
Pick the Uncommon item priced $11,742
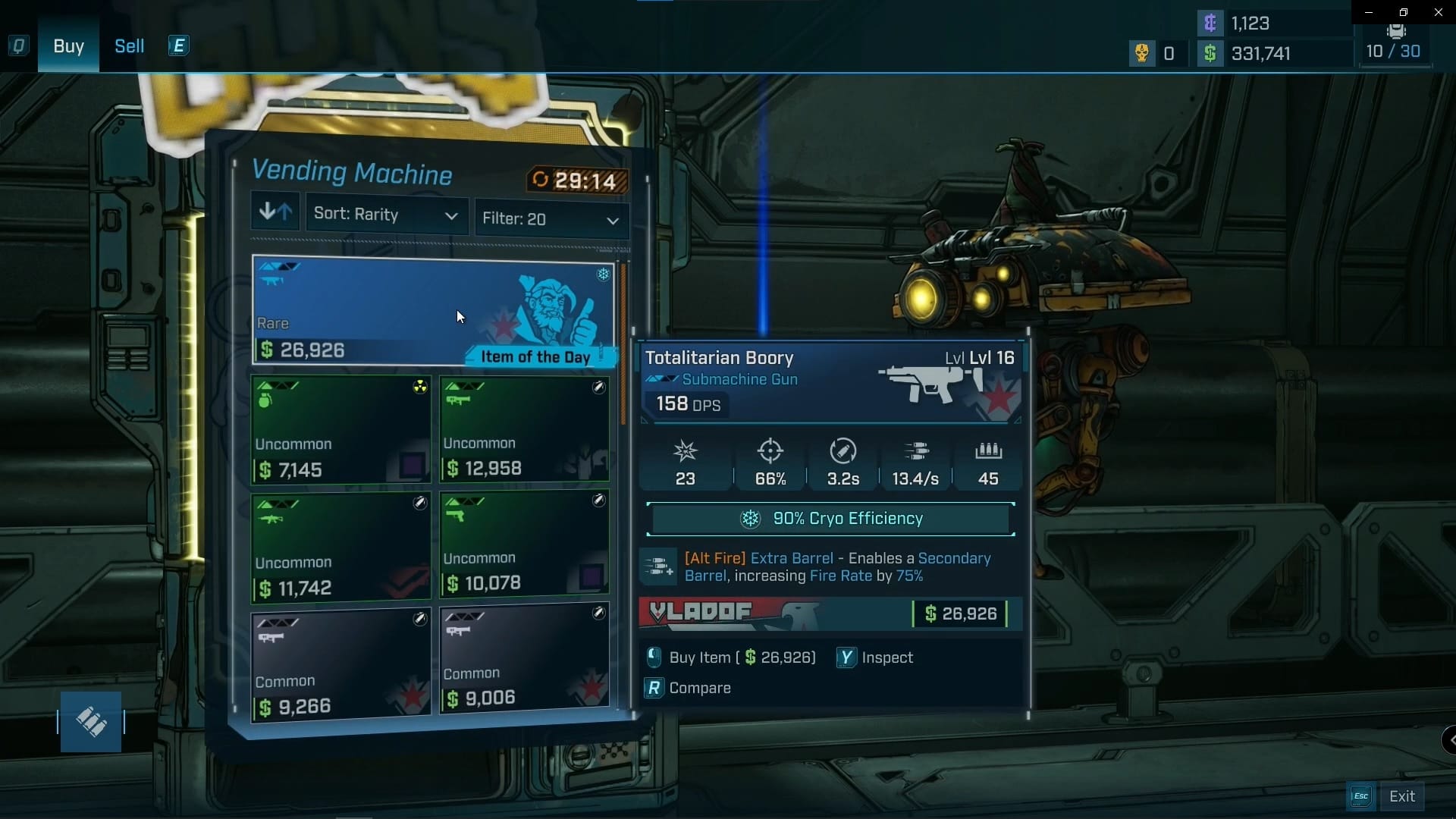[340, 547]
